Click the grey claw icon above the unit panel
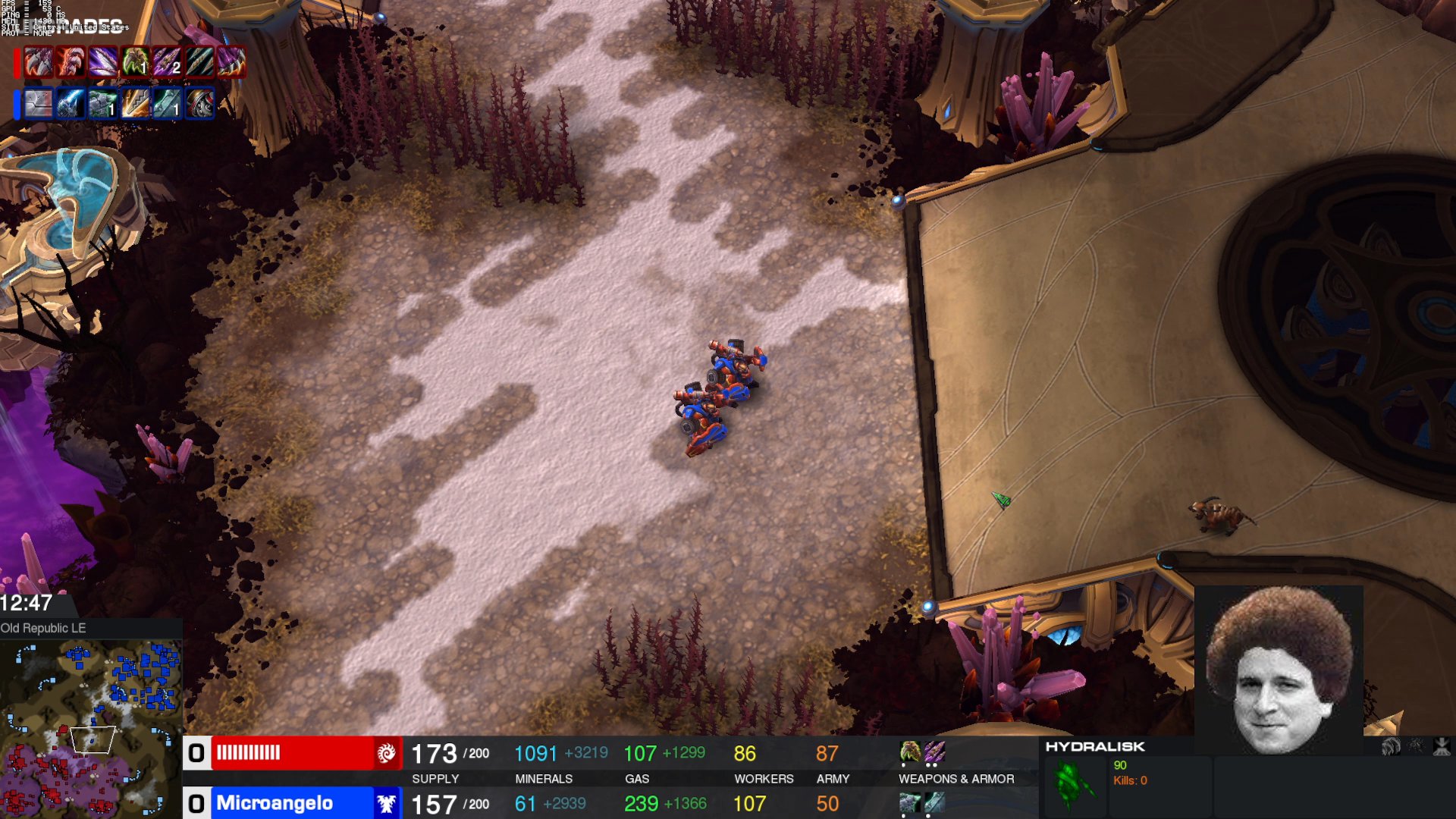This screenshot has width=1456, height=819. (x=1391, y=747)
